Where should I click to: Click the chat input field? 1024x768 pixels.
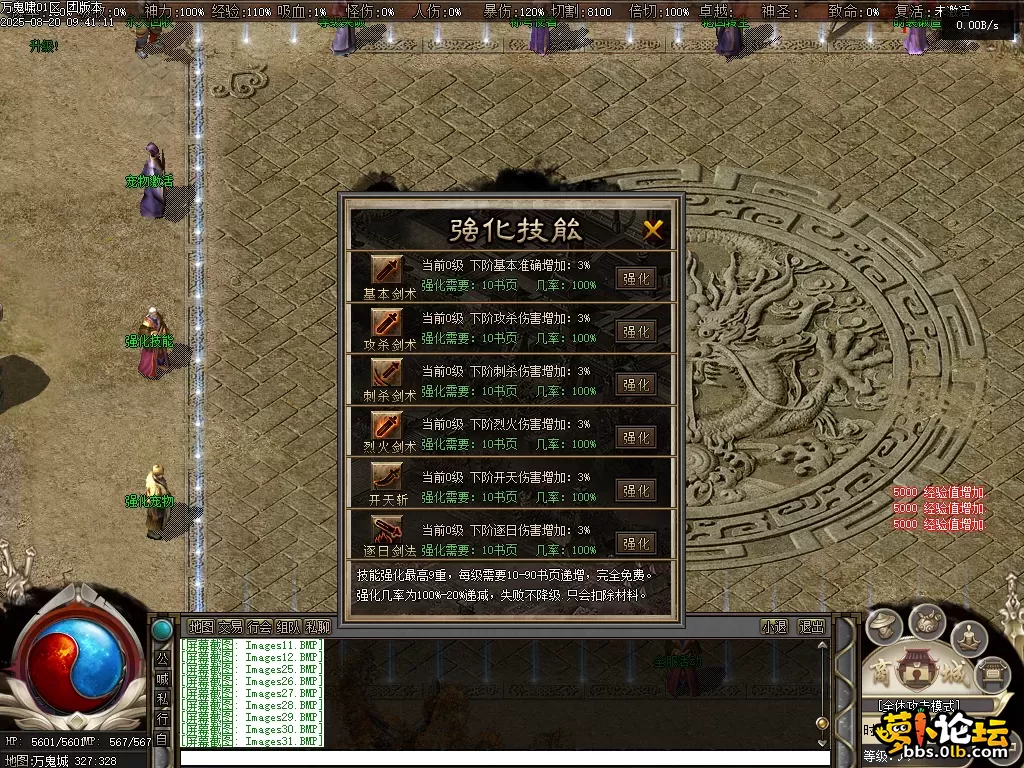[x=500, y=757]
